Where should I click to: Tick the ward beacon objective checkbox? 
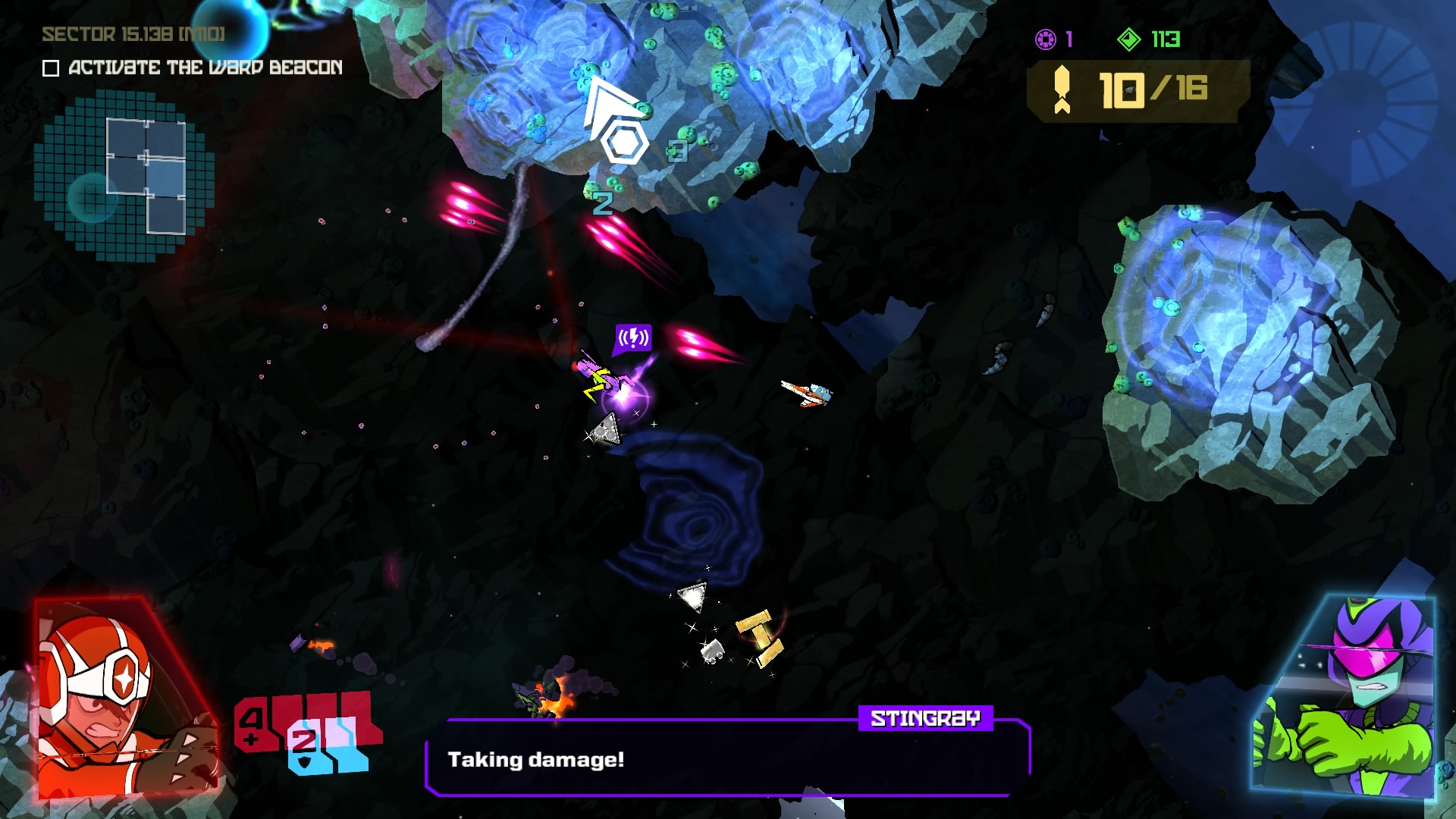(51, 69)
